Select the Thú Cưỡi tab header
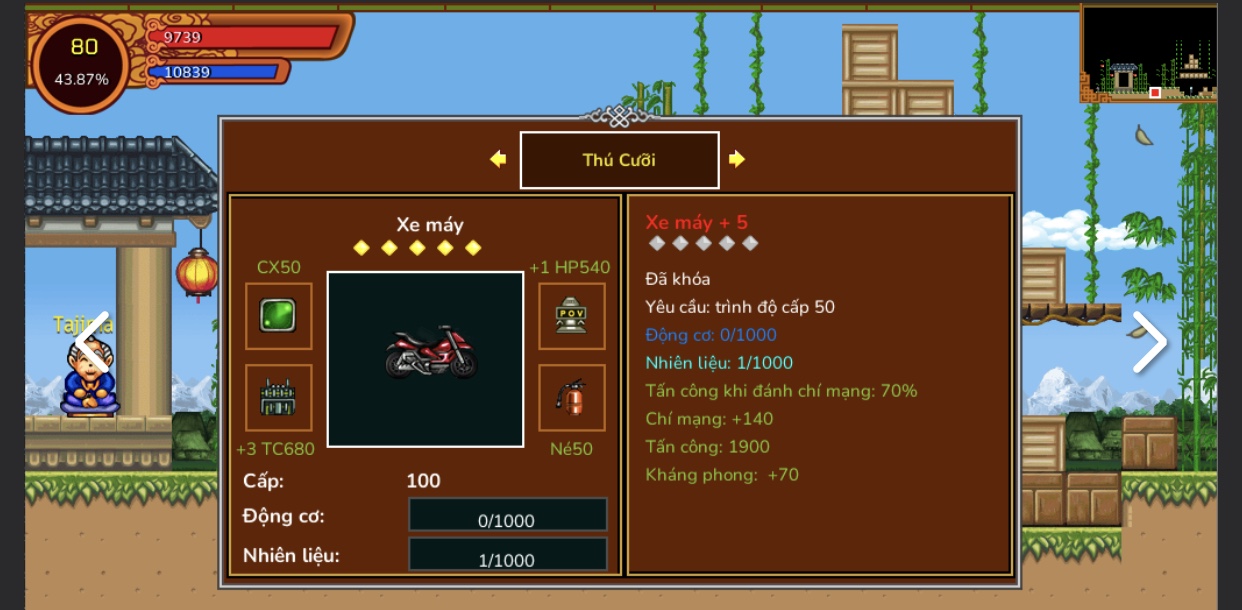Viewport: 1242px width, 610px height. click(619, 160)
